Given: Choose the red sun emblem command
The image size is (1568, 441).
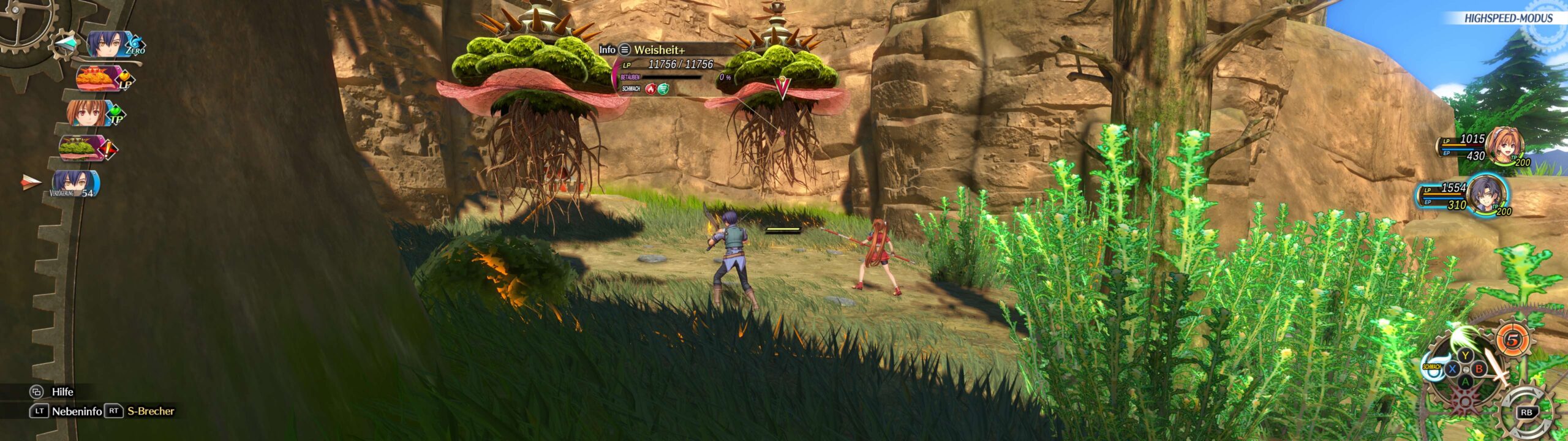Looking at the screenshot, I should [1464, 402].
